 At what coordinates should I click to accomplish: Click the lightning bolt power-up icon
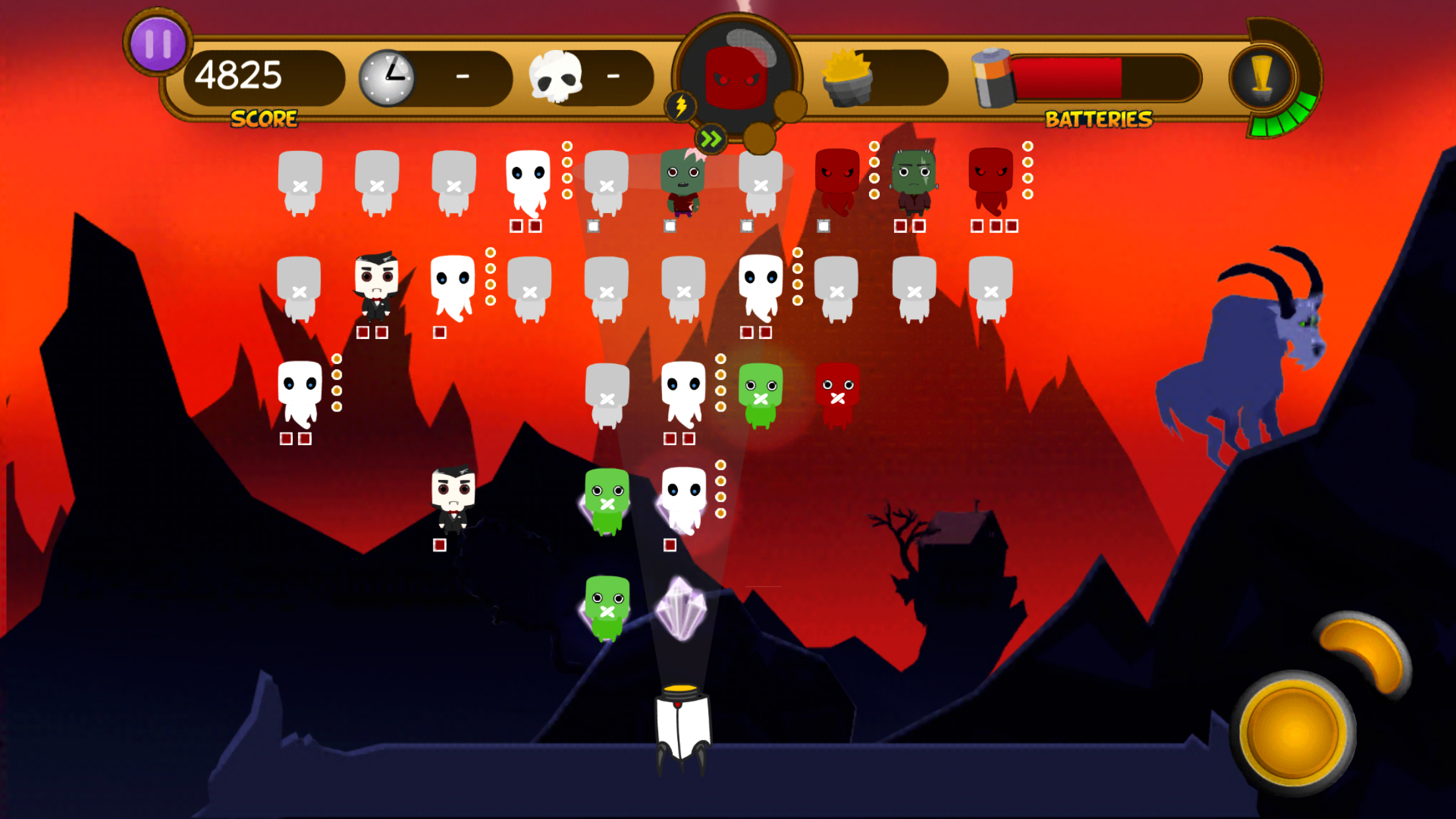coord(681,106)
